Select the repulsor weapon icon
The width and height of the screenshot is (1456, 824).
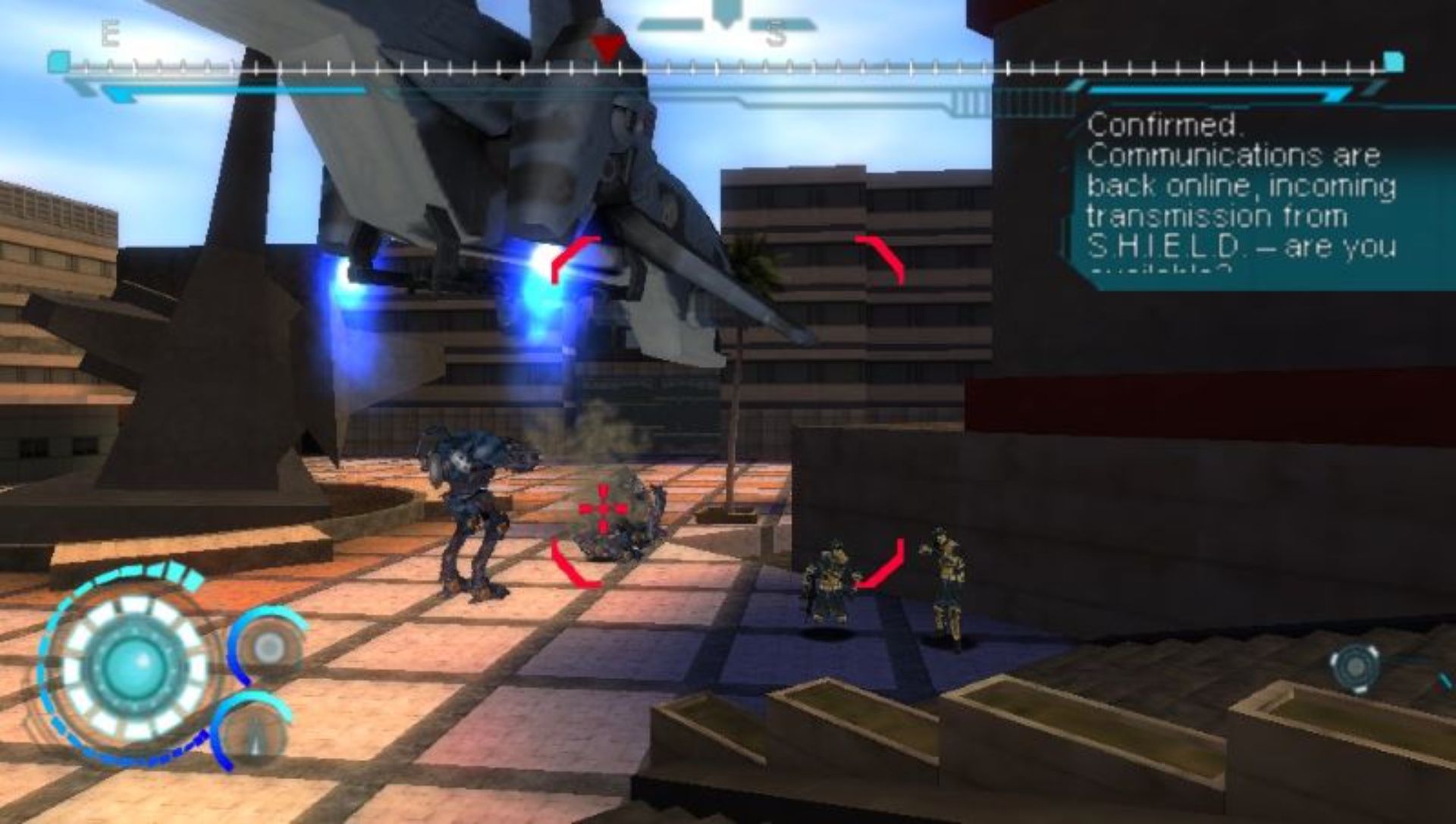point(268,647)
